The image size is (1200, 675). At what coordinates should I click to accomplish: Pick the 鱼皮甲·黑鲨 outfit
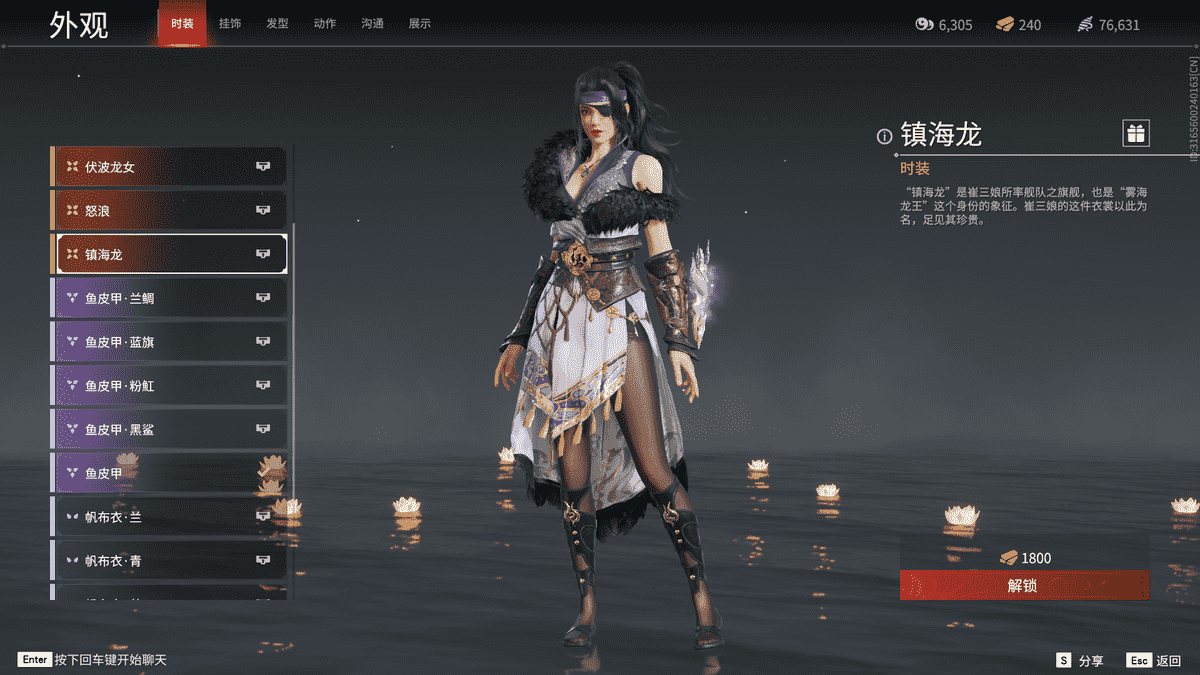pyautogui.click(x=170, y=429)
